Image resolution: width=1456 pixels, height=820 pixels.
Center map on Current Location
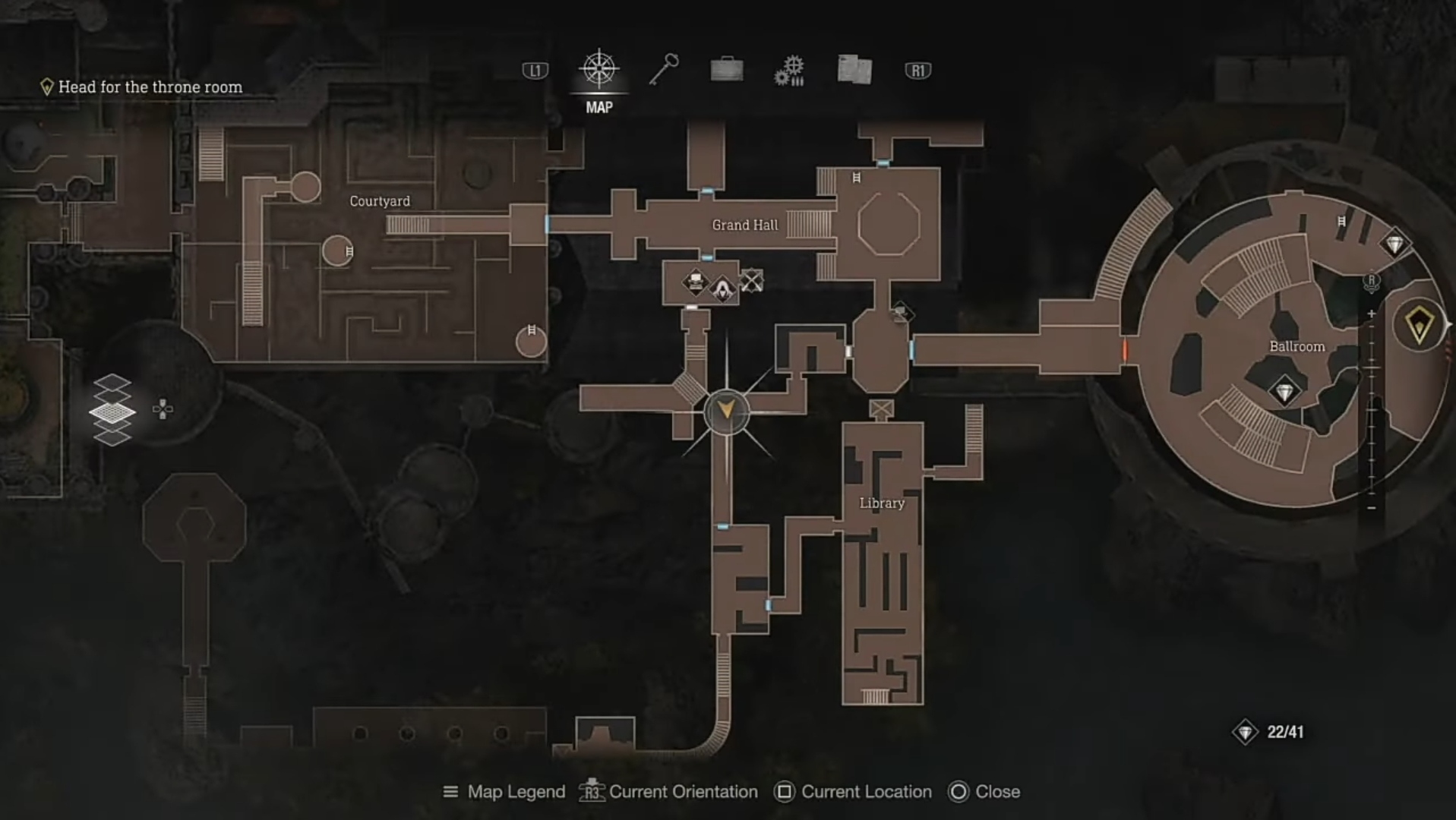(x=853, y=792)
